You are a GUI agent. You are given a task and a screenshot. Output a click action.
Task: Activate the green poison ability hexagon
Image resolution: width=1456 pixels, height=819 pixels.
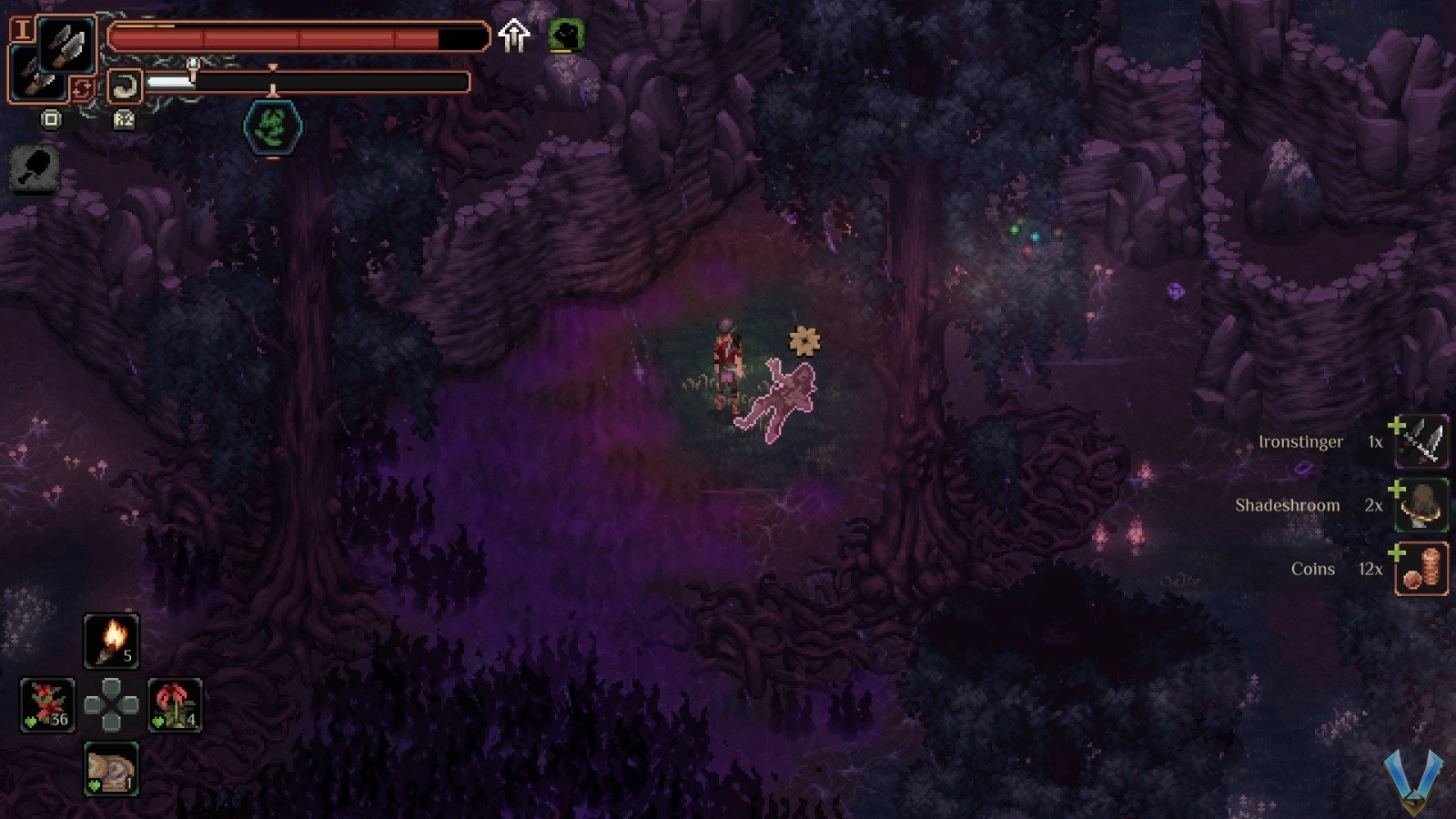[x=271, y=126]
